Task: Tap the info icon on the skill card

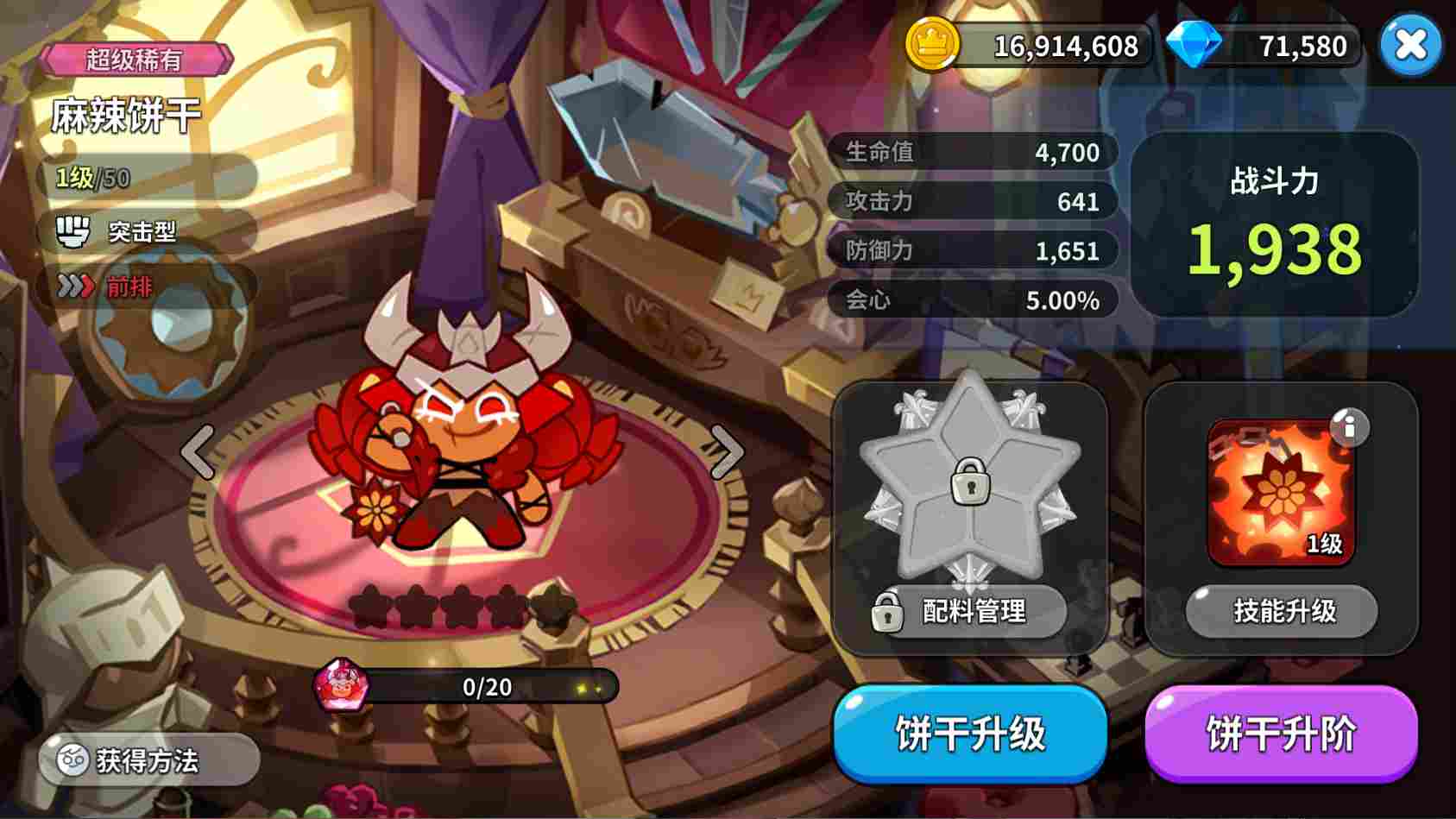Action: 1349,427
